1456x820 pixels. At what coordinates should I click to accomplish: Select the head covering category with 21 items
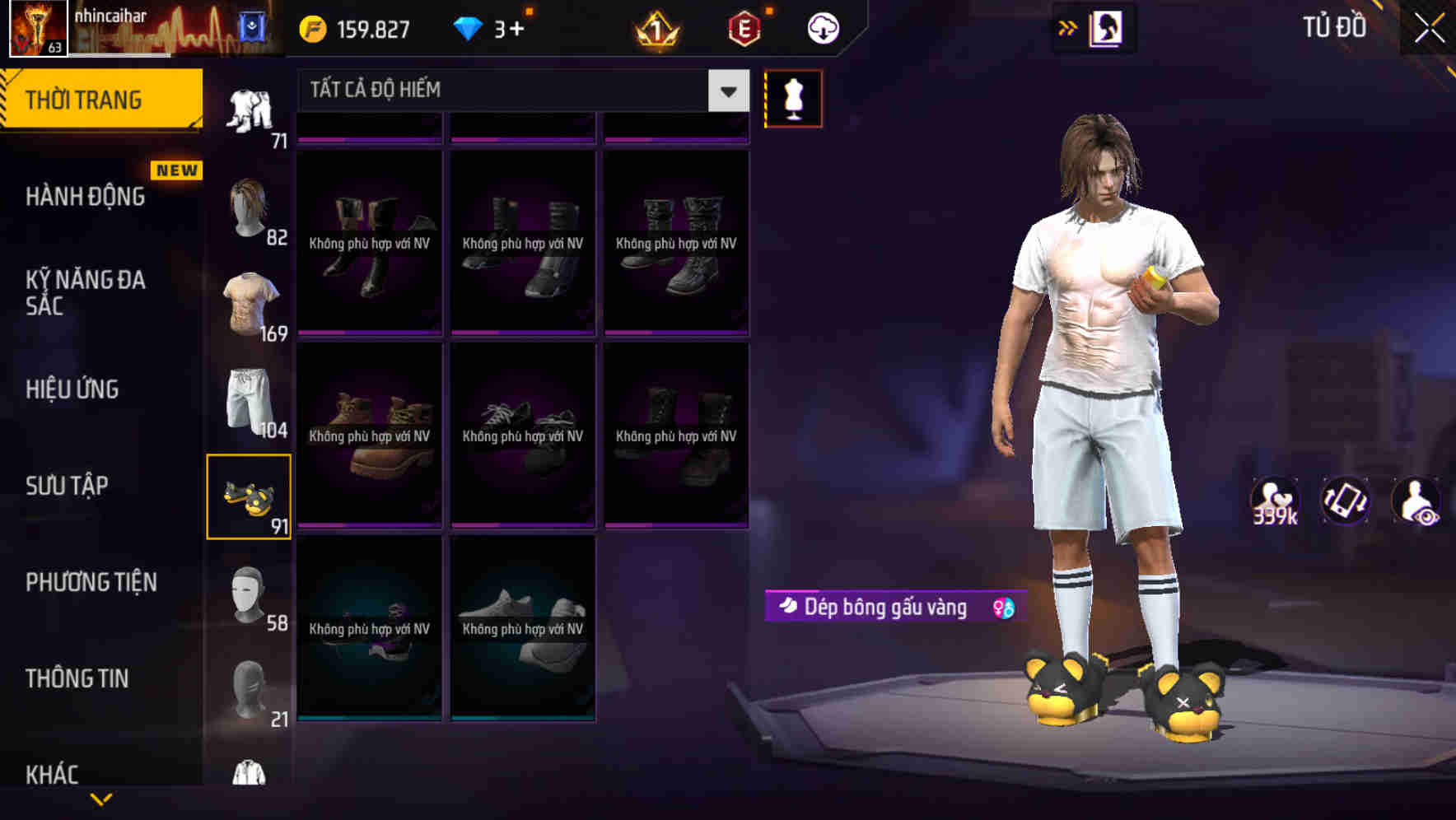coord(251,683)
